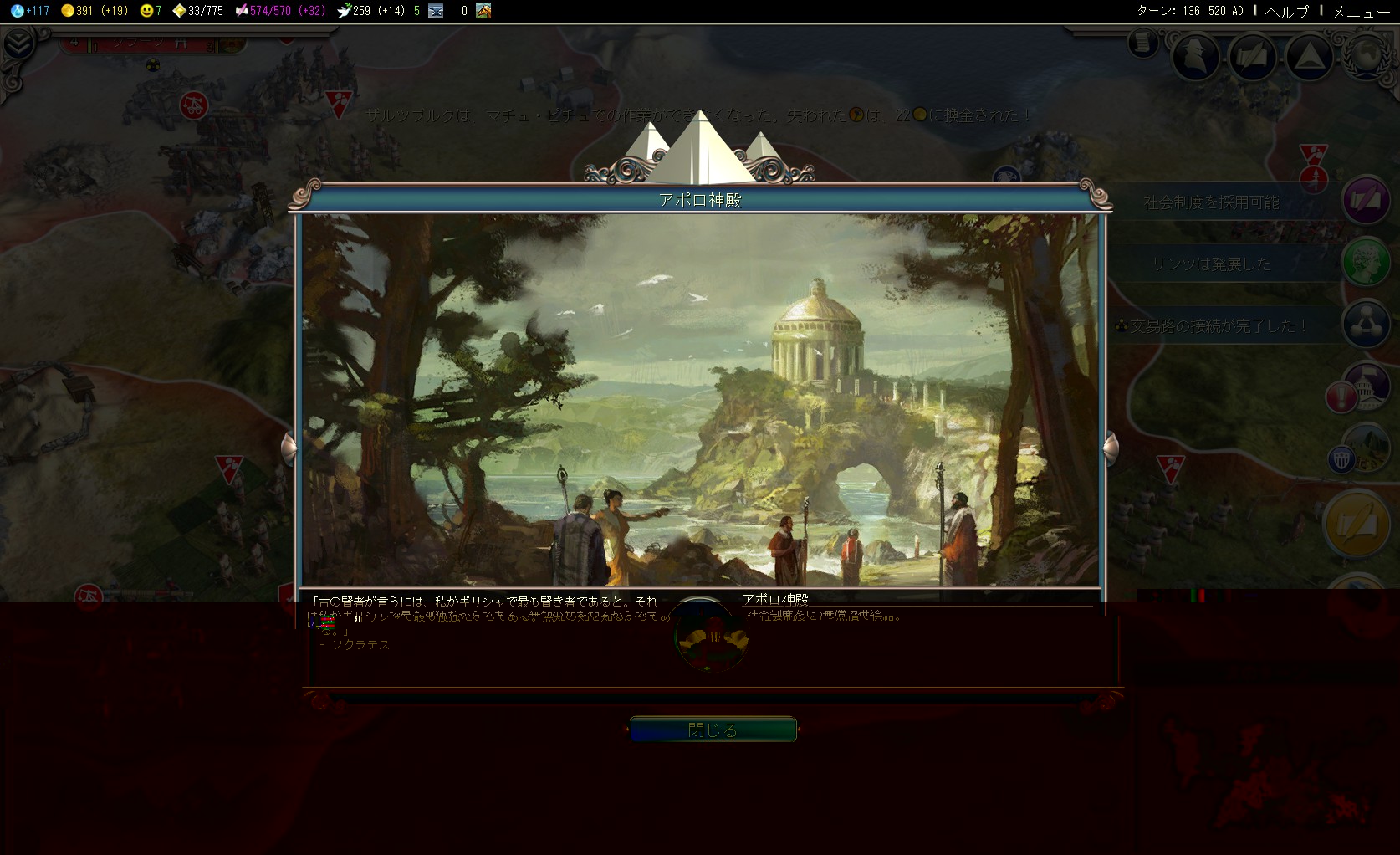
Task: Select the 交易路の接続が完了した trade route notification icon
Action: [x=1365, y=325]
